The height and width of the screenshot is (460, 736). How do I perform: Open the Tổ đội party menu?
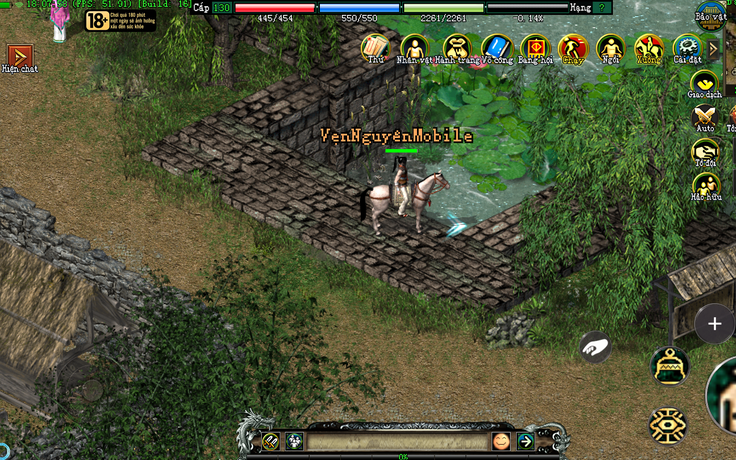point(706,152)
